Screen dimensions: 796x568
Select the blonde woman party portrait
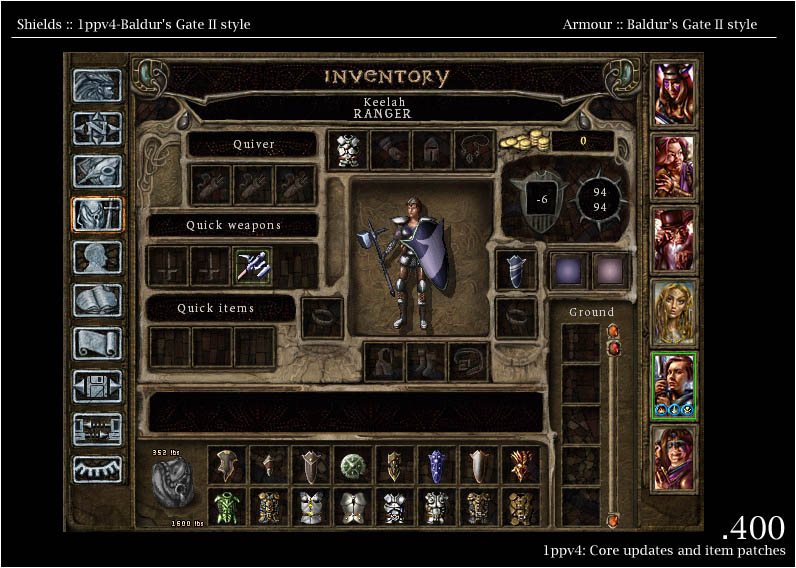(674, 312)
